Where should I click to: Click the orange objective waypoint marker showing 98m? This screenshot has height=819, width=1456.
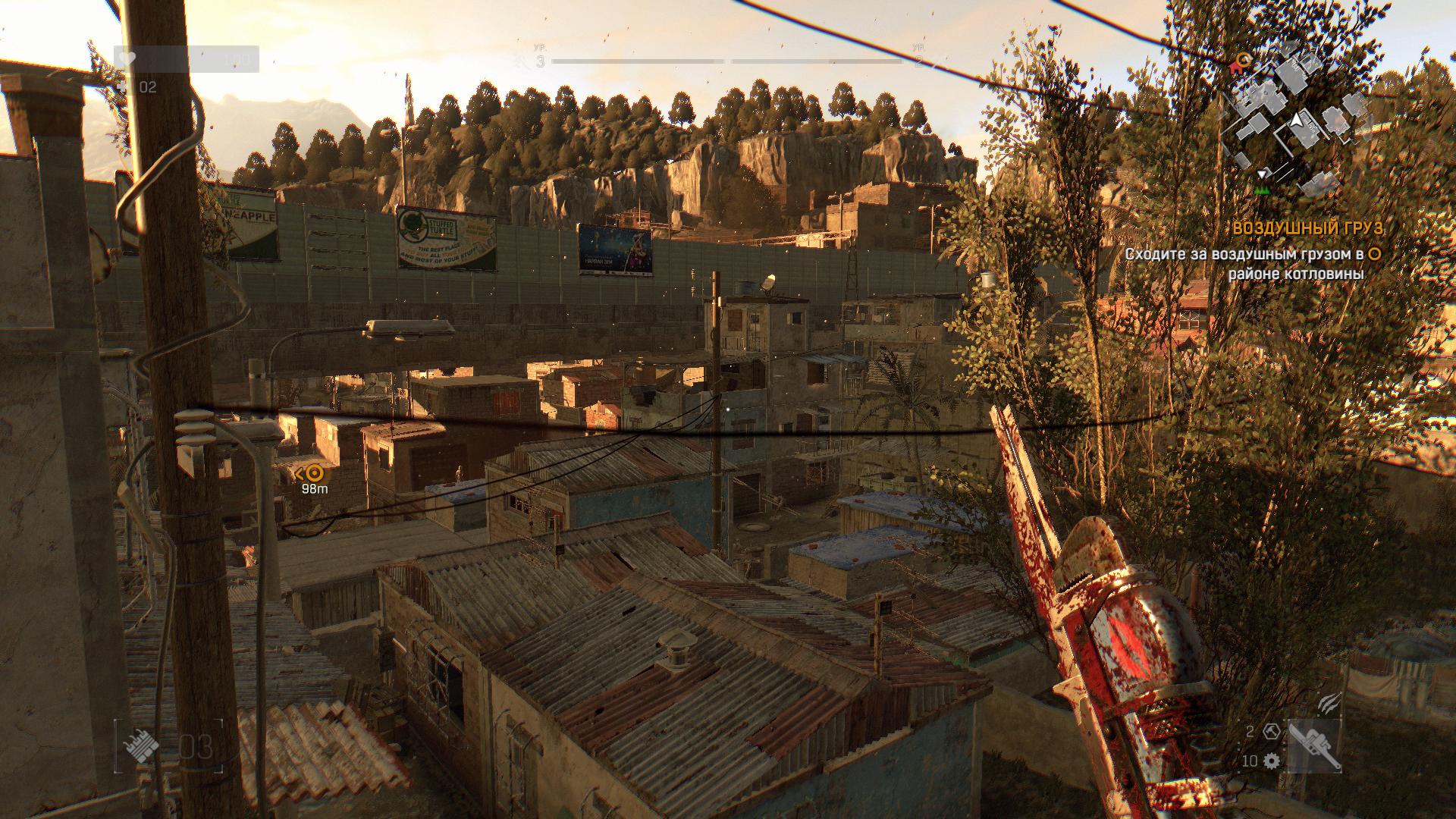point(315,473)
